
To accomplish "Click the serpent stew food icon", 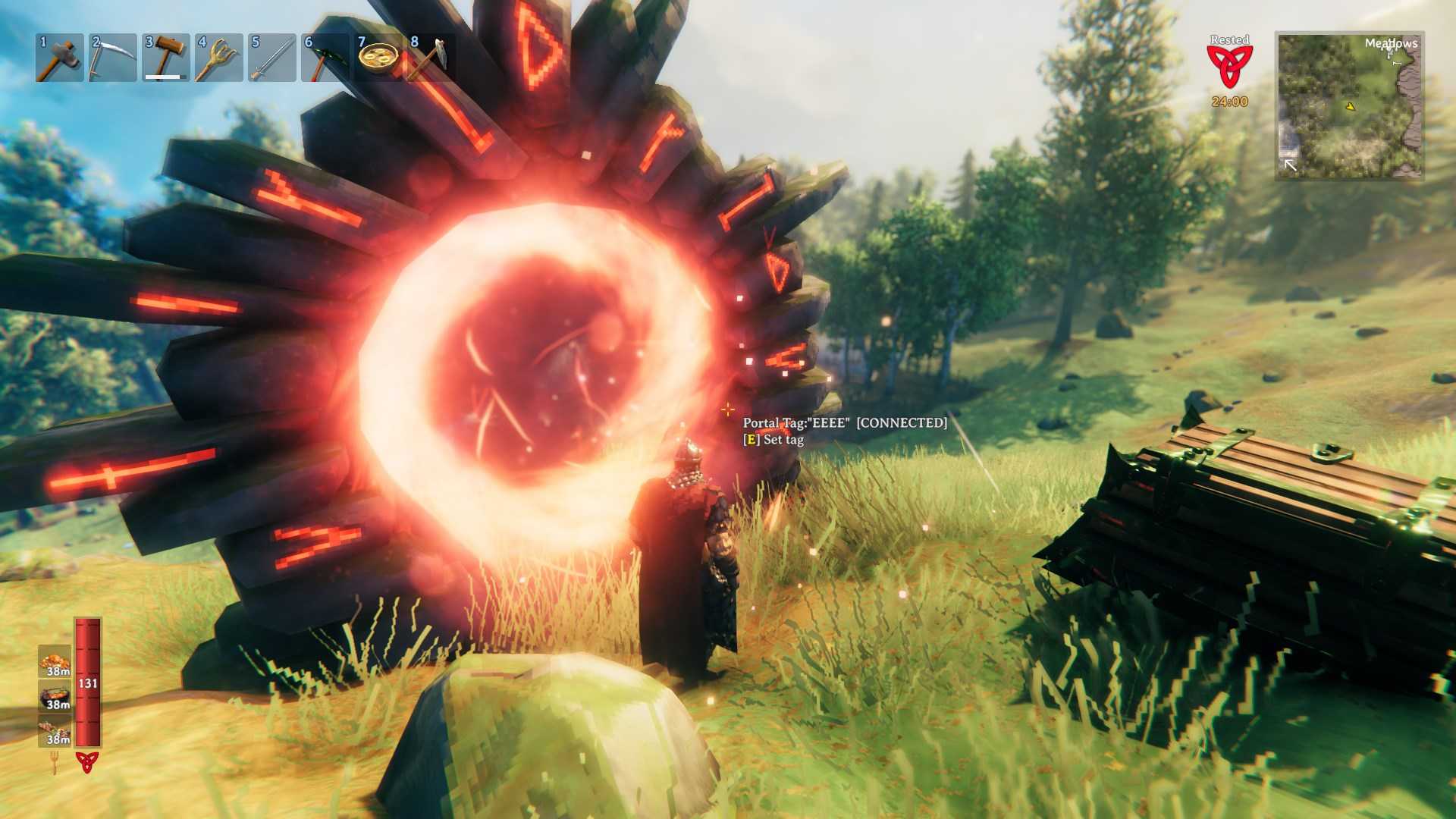I will (x=54, y=695).
